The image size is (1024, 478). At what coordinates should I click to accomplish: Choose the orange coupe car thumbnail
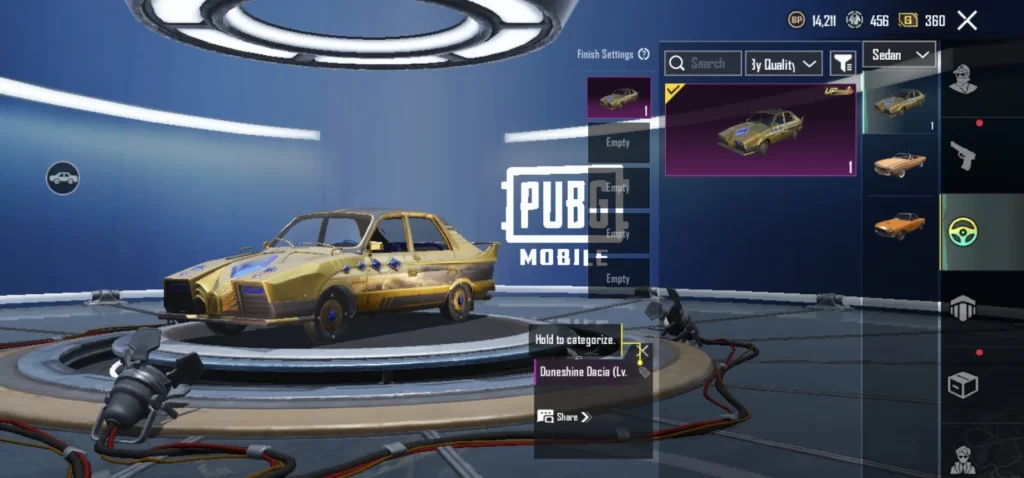point(899,224)
